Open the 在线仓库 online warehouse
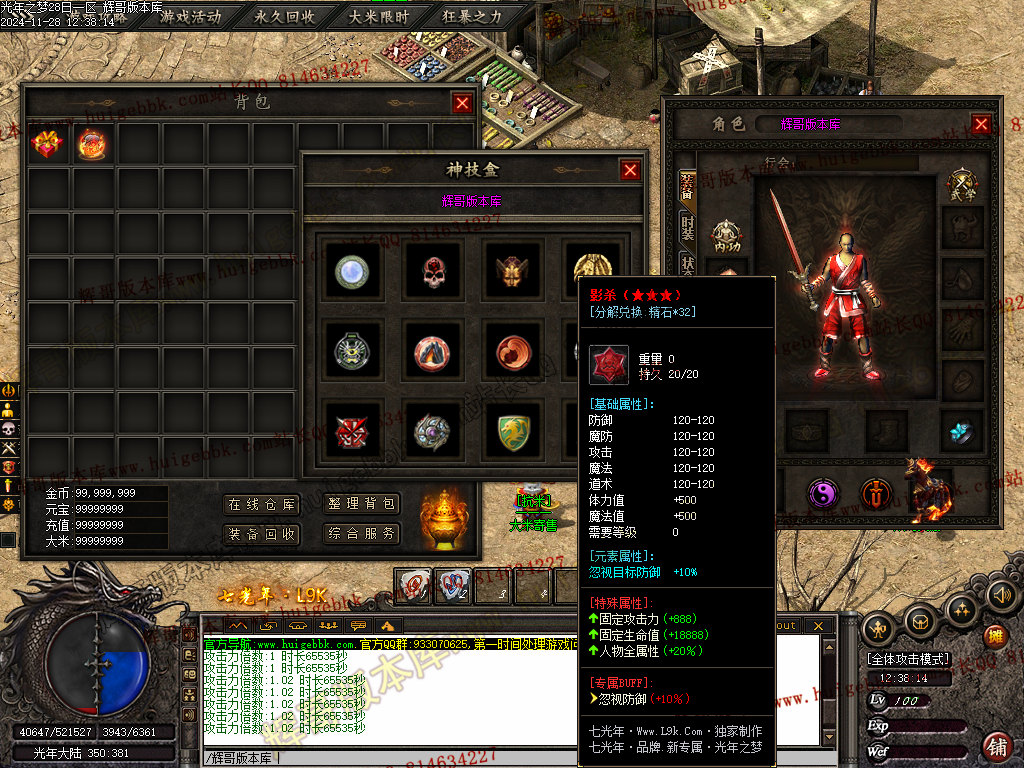The height and width of the screenshot is (768, 1024). (261, 504)
